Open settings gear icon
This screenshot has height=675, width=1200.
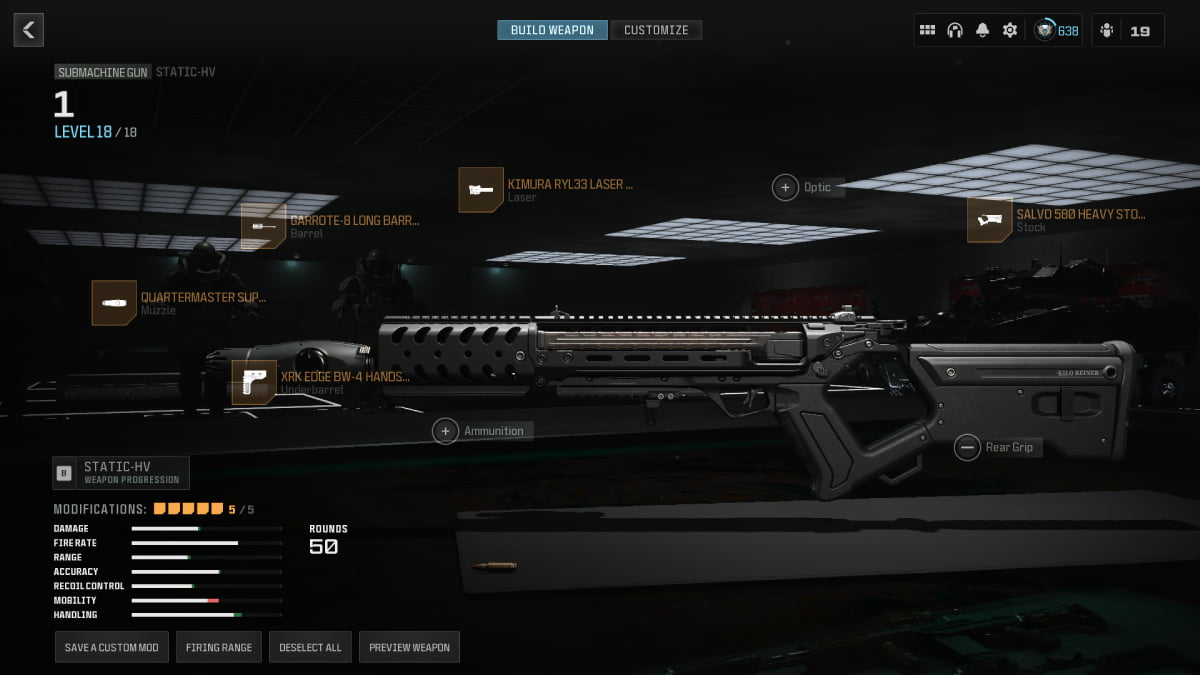tap(1010, 30)
